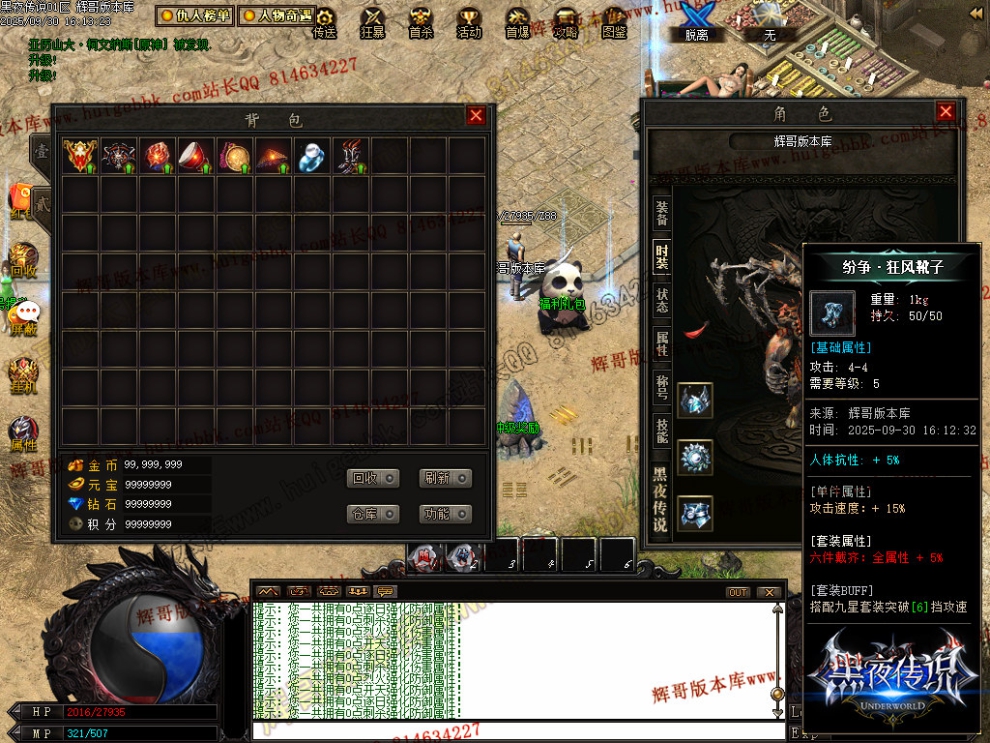Open the 传送 teleport menu
The height and width of the screenshot is (743, 990).
click(325, 22)
